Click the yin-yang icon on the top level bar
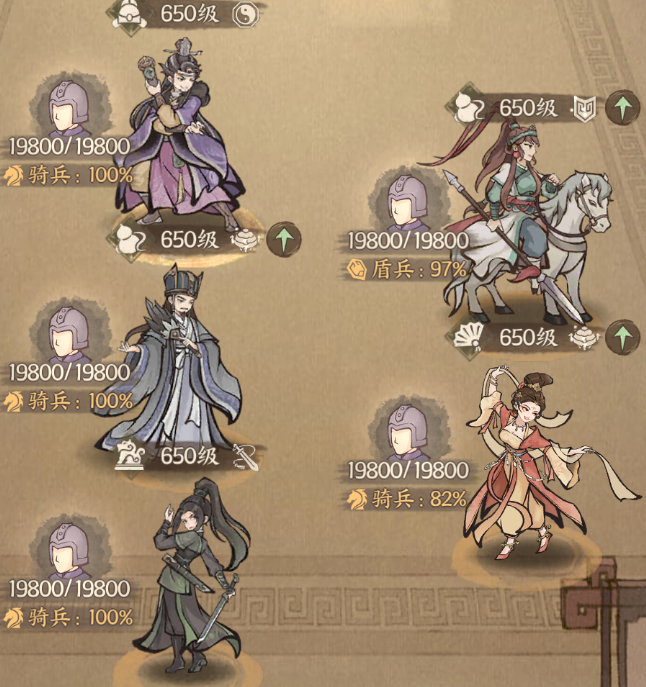This screenshot has height=687, width=646. [x=245, y=14]
